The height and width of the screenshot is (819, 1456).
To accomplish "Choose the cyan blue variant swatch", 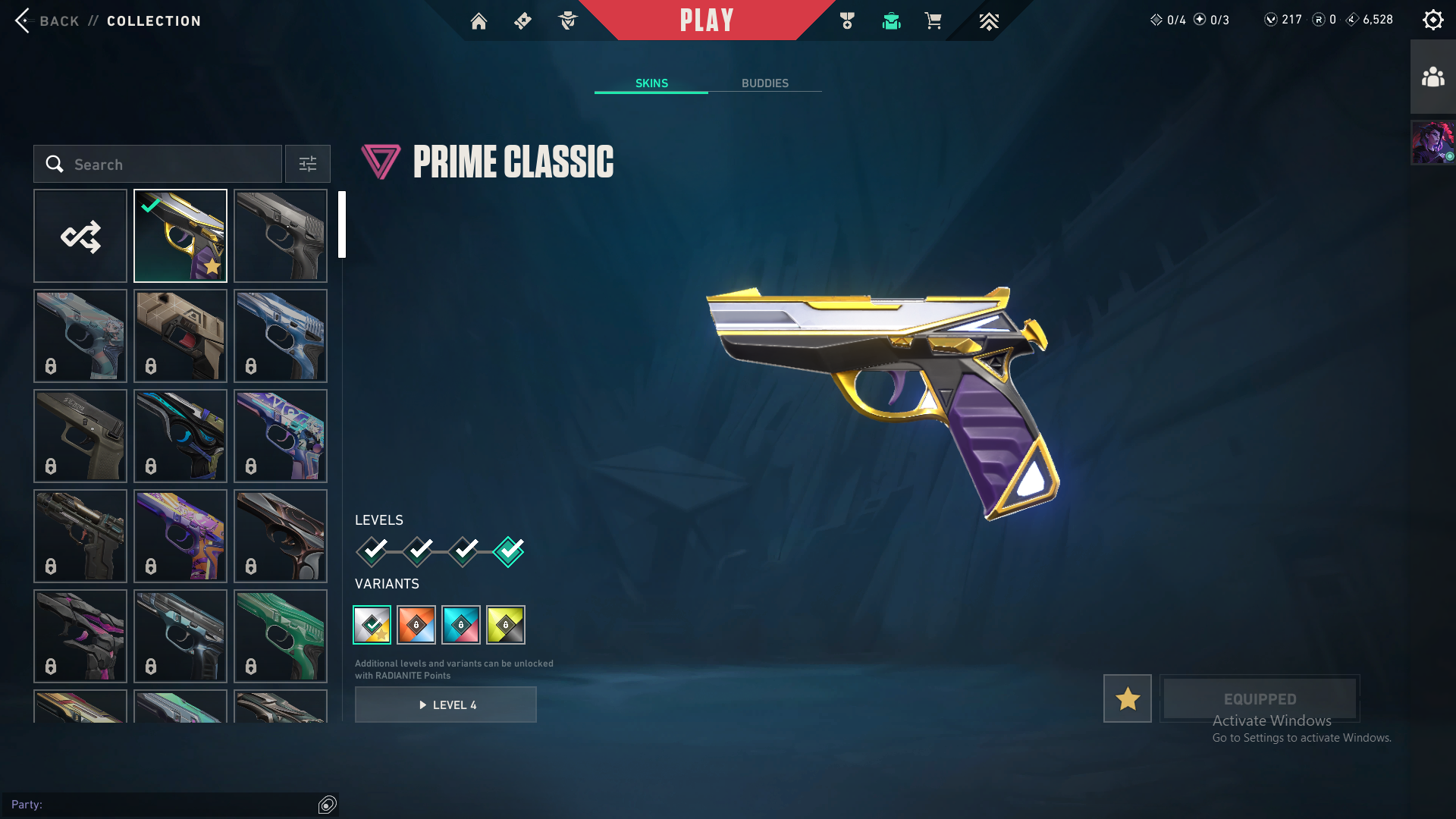I will [x=461, y=625].
